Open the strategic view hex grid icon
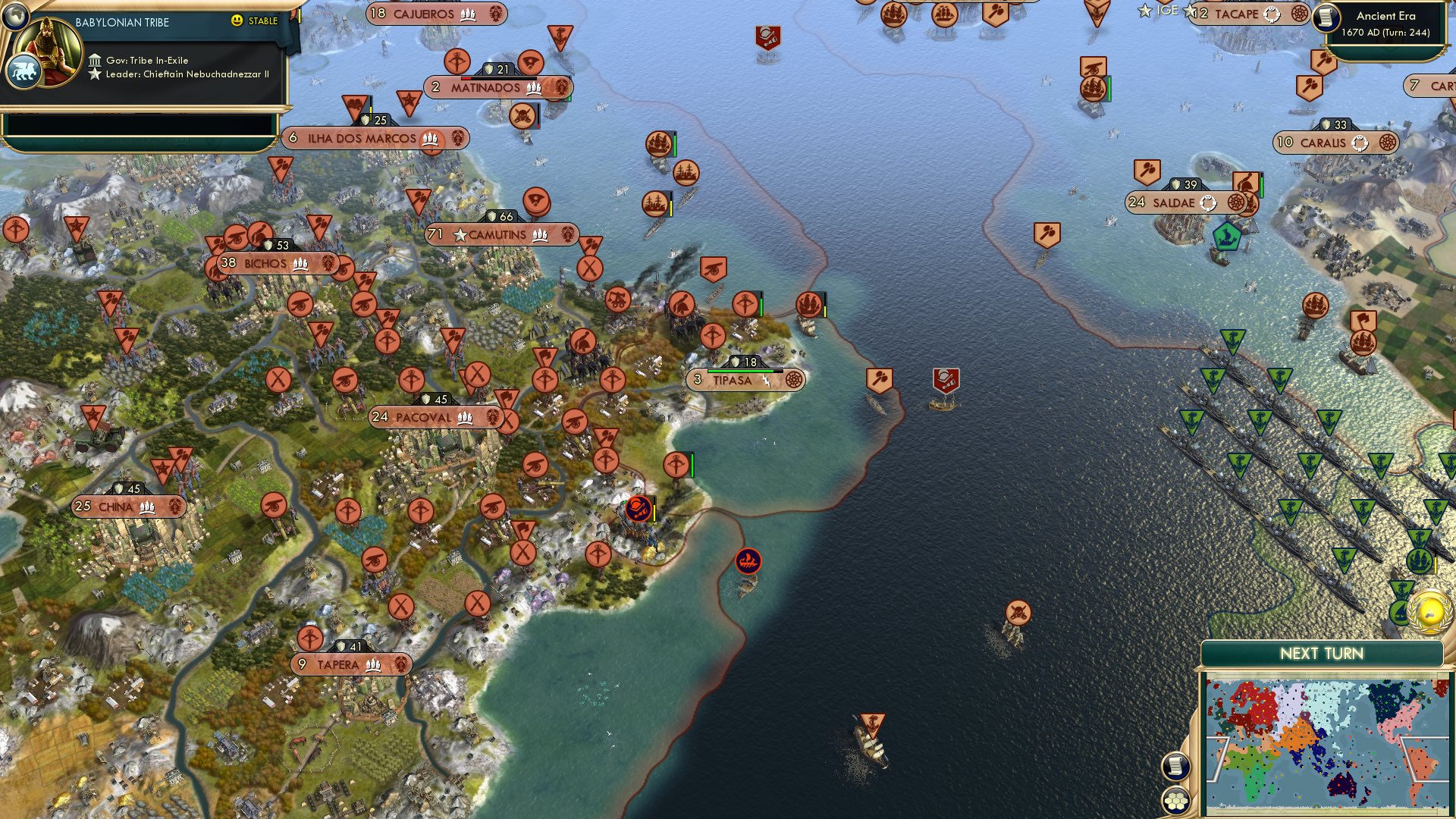Screen dimensions: 1456x819 point(1177,800)
